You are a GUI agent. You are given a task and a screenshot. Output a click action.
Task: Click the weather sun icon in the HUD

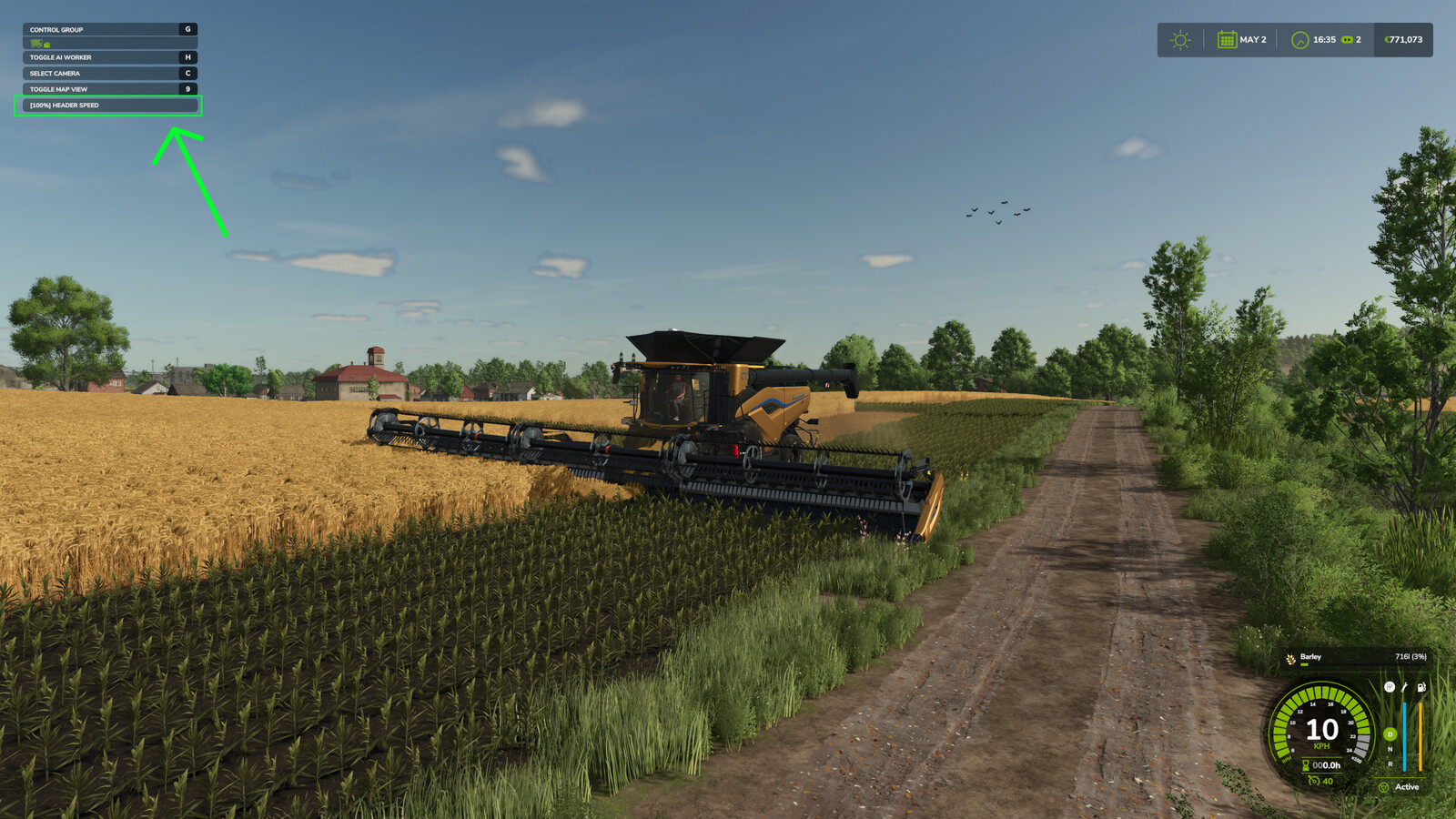[1180, 40]
